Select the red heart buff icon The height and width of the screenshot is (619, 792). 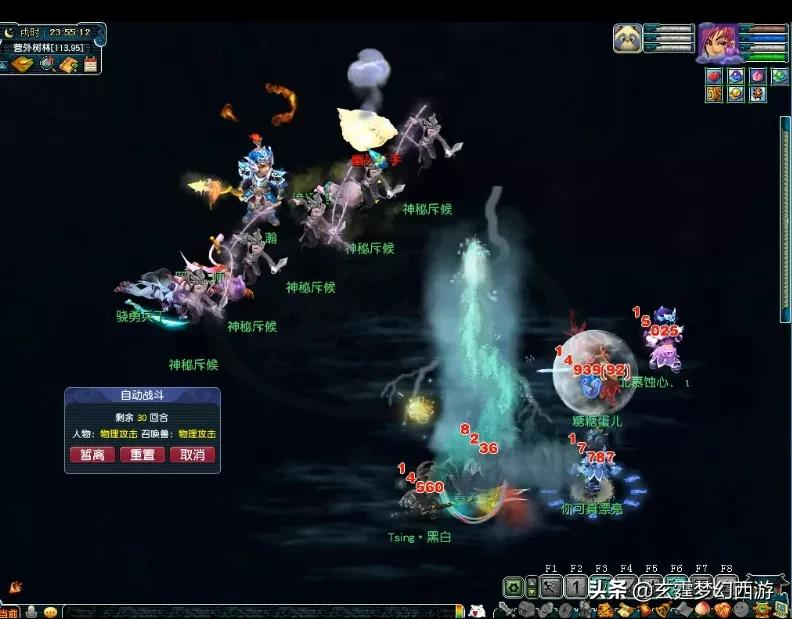coord(714,76)
